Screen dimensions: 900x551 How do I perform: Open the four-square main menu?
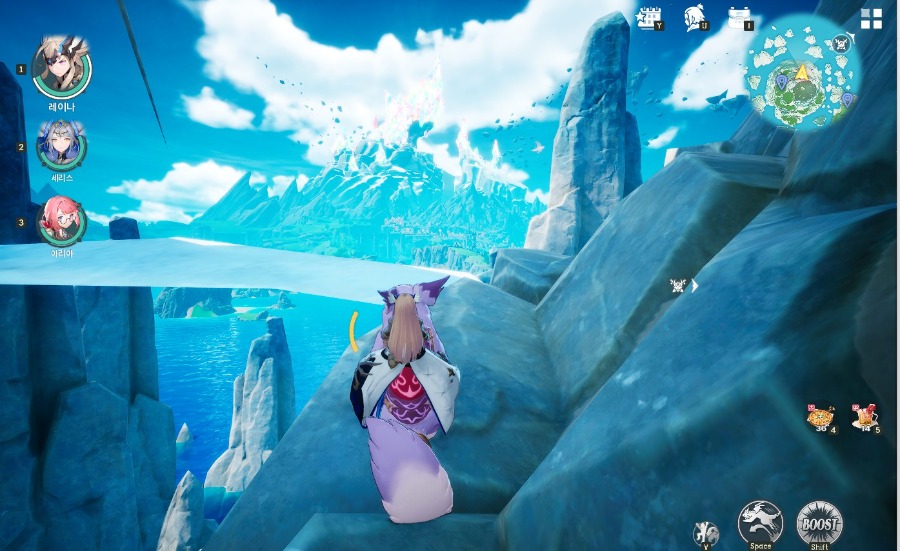pos(871,19)
